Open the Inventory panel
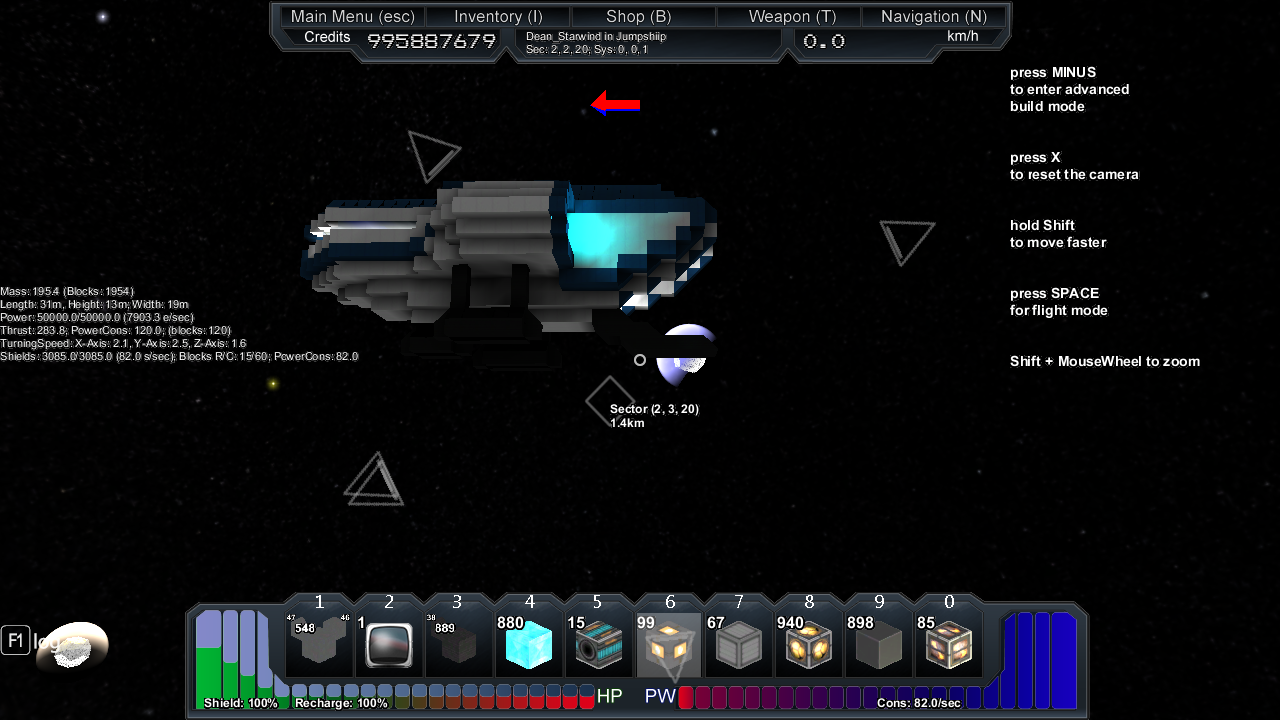Viewport: 1280px width, 720px height. 498,16
